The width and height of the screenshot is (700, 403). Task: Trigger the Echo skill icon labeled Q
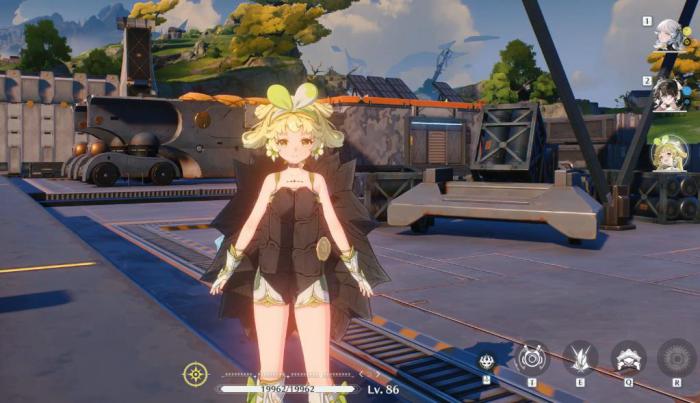[x=629, y=356]
